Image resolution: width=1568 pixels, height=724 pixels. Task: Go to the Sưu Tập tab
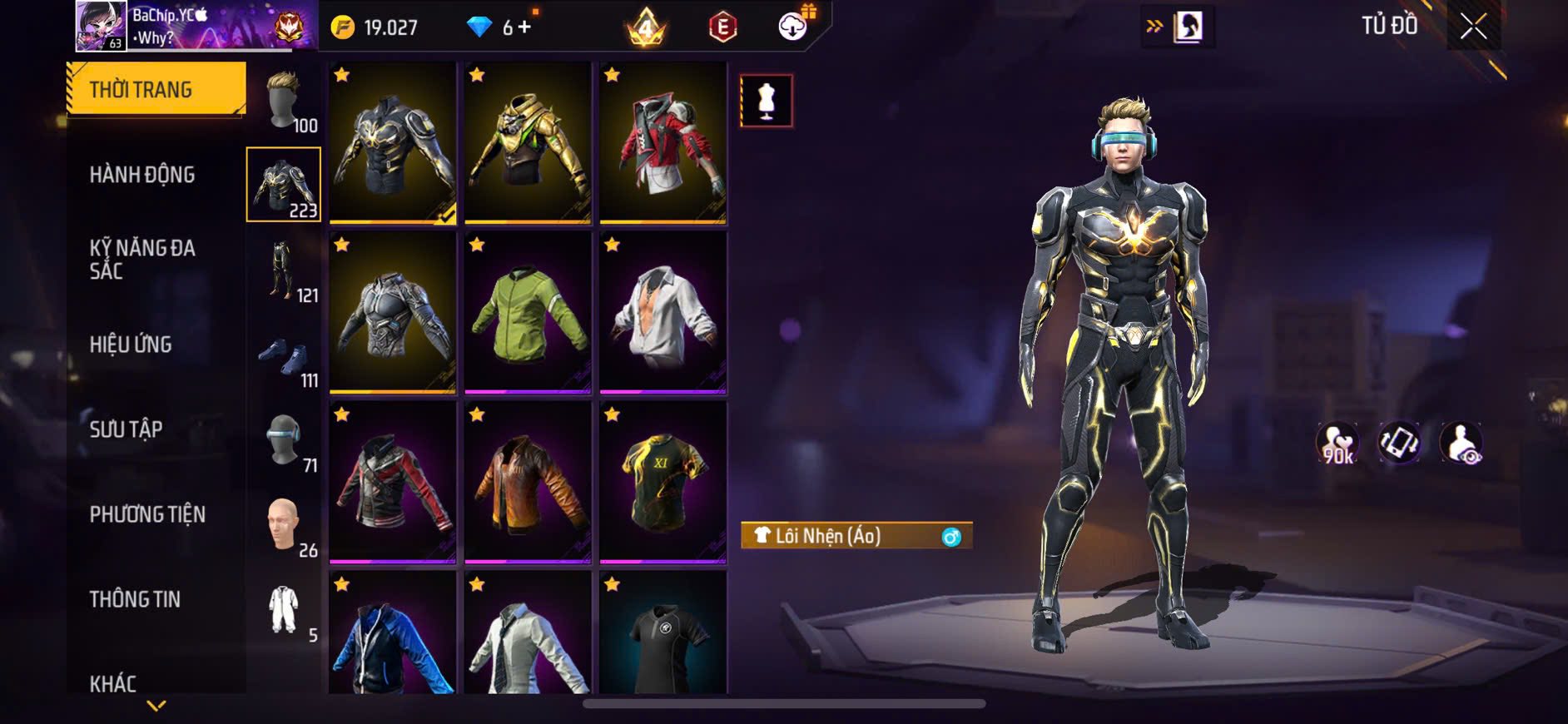point(126,429)
